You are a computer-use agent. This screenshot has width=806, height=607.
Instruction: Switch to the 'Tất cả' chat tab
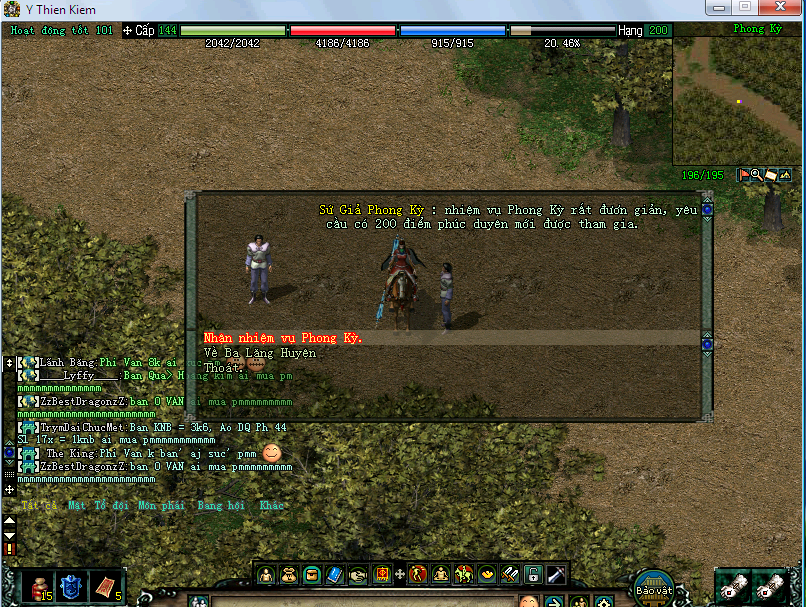pyautogui.click(x=39, y=506)
